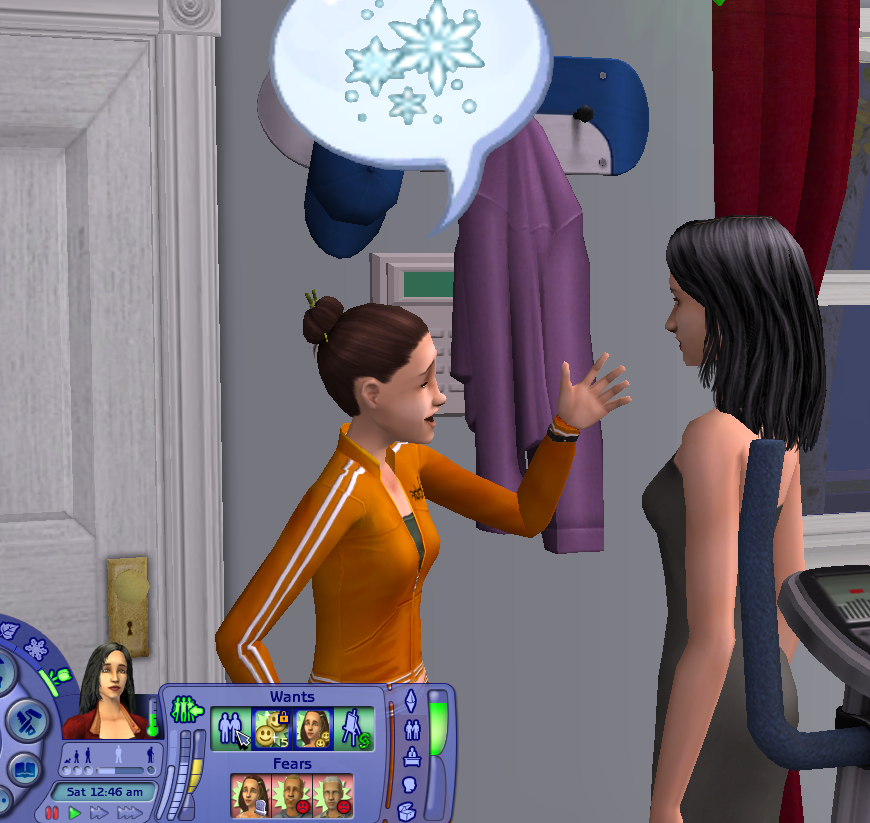Pause the game with the red pause button
This screenshot has height=823, width=870.
coord(52,813)
